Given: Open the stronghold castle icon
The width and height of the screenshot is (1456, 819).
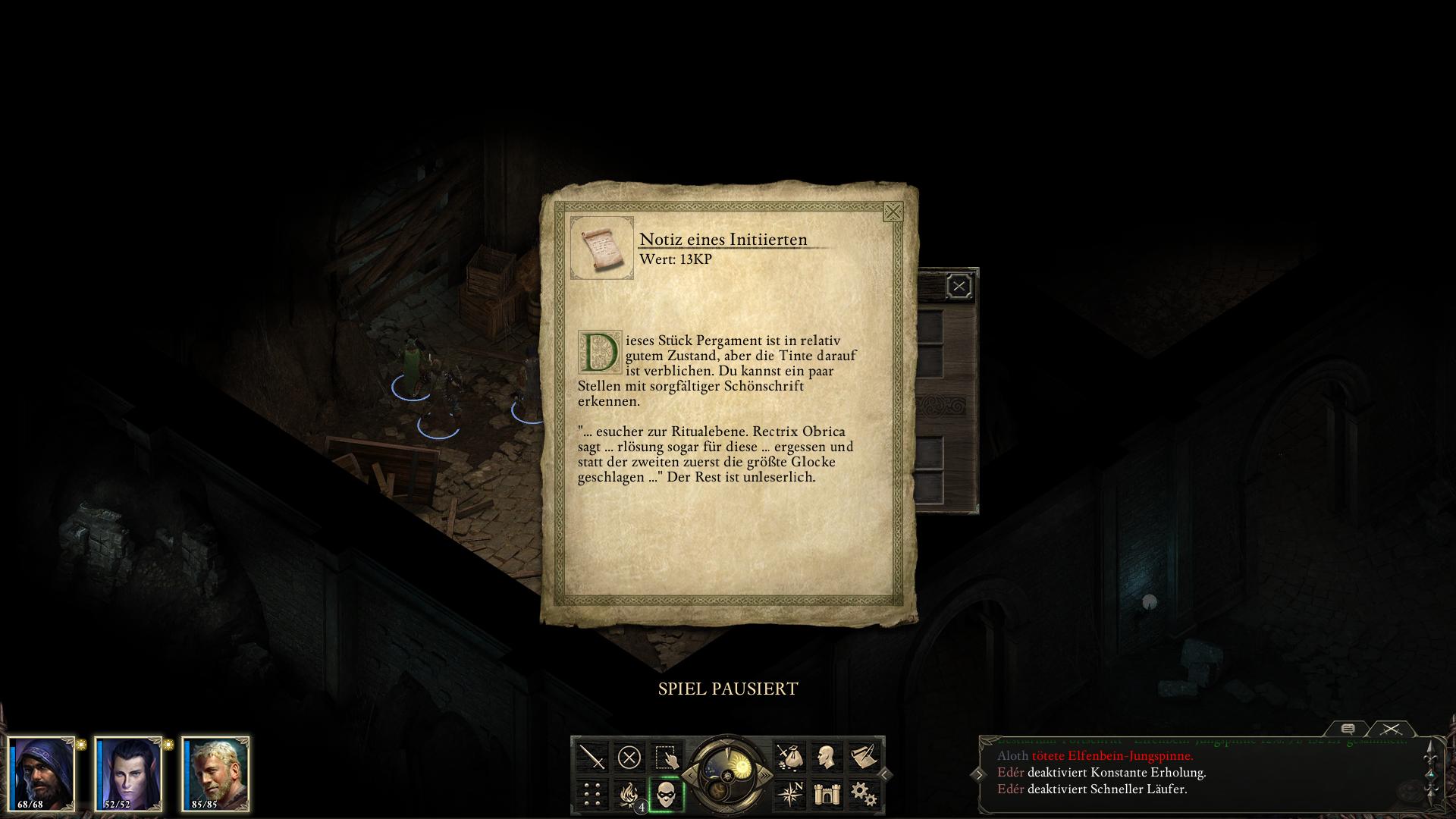Looking at the screenshot, I should [826, 794].
